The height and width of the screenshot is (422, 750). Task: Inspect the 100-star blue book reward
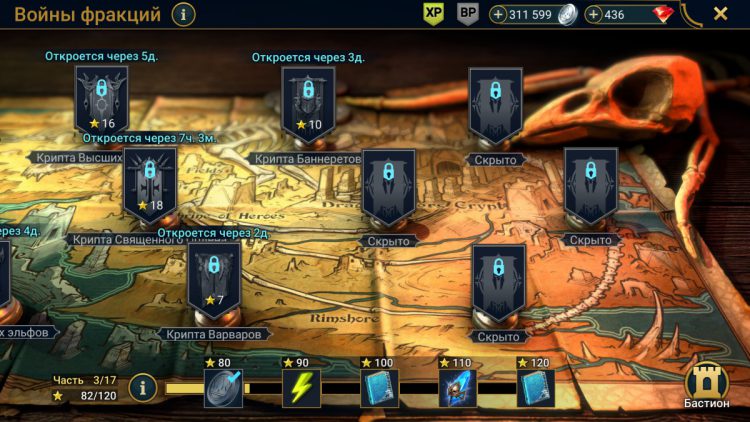coord(380,388)
